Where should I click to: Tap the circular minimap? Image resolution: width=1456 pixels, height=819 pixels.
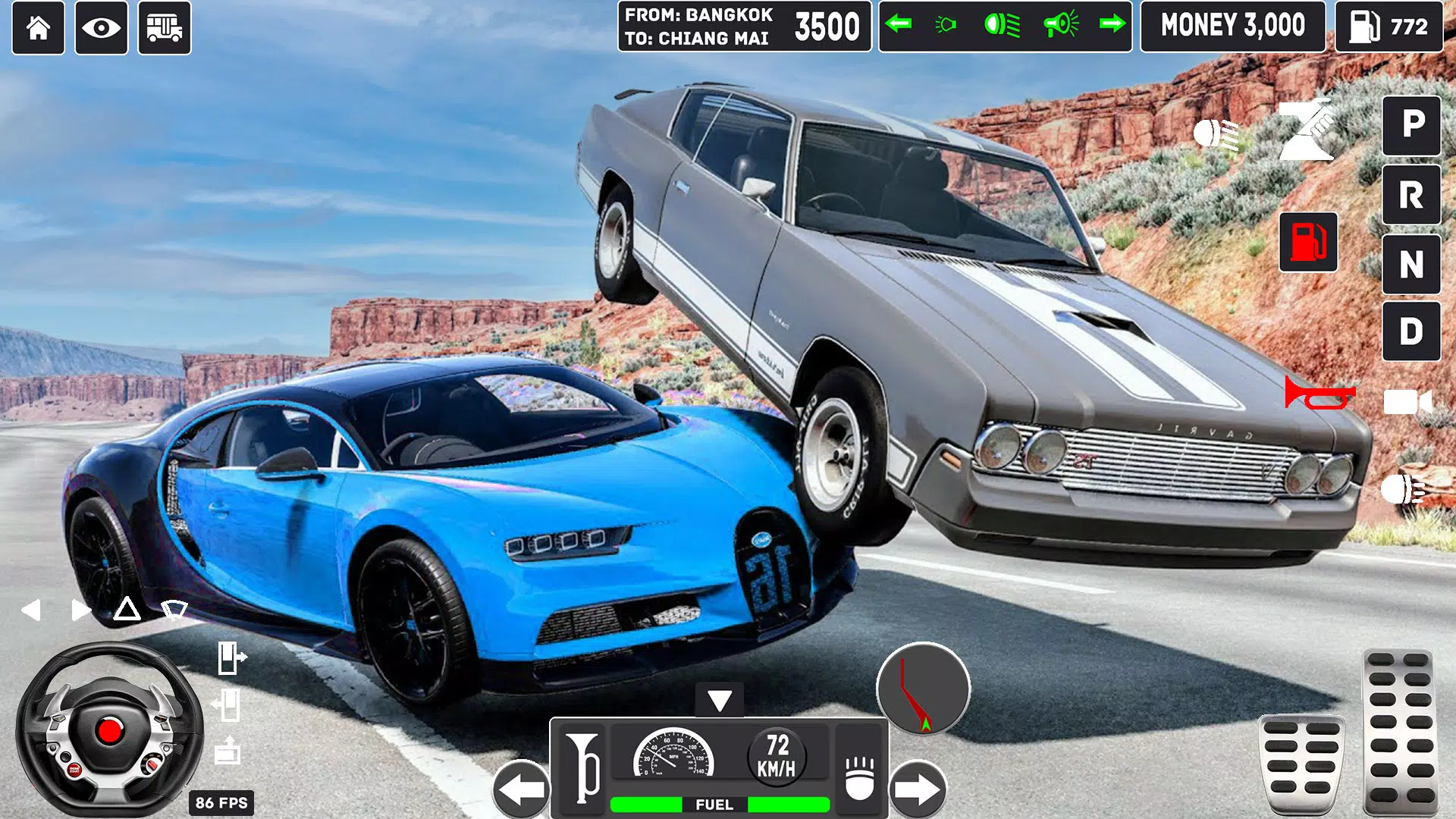point(923,689)
